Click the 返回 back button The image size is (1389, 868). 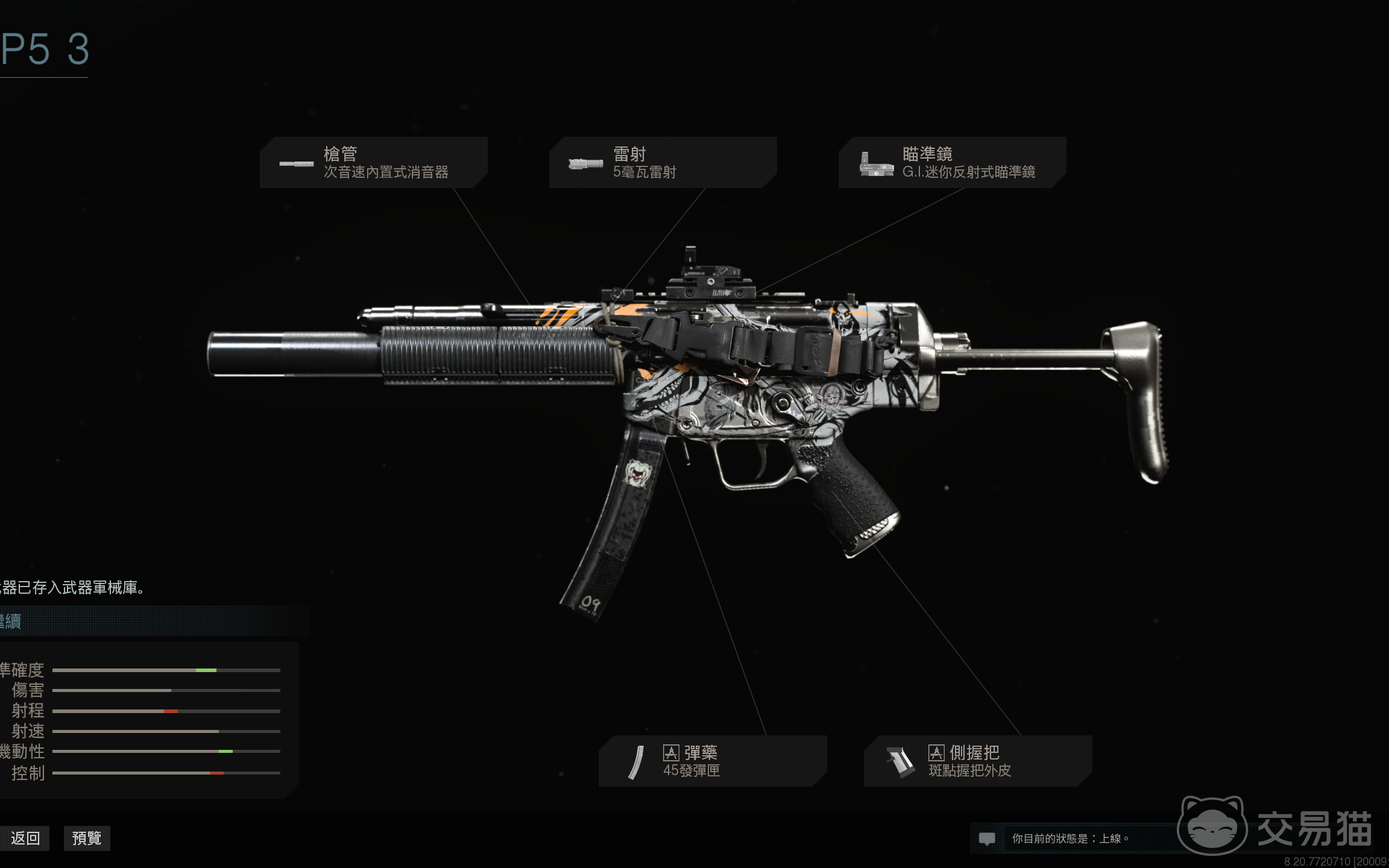[x=25, y=838]
